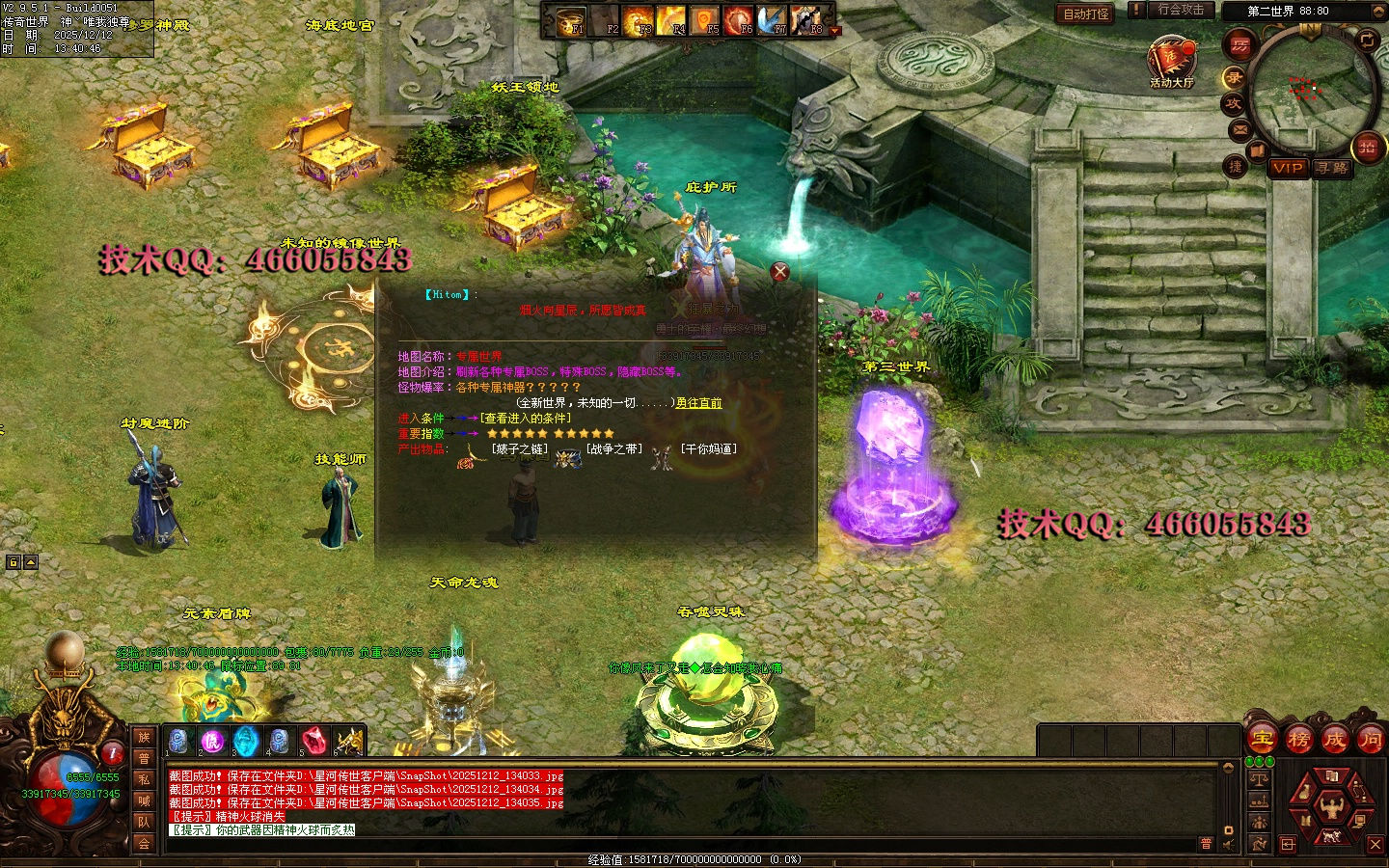Use the pink orb in hotbar slot 2
The image size is (1389, 868).
coord(212,741)
